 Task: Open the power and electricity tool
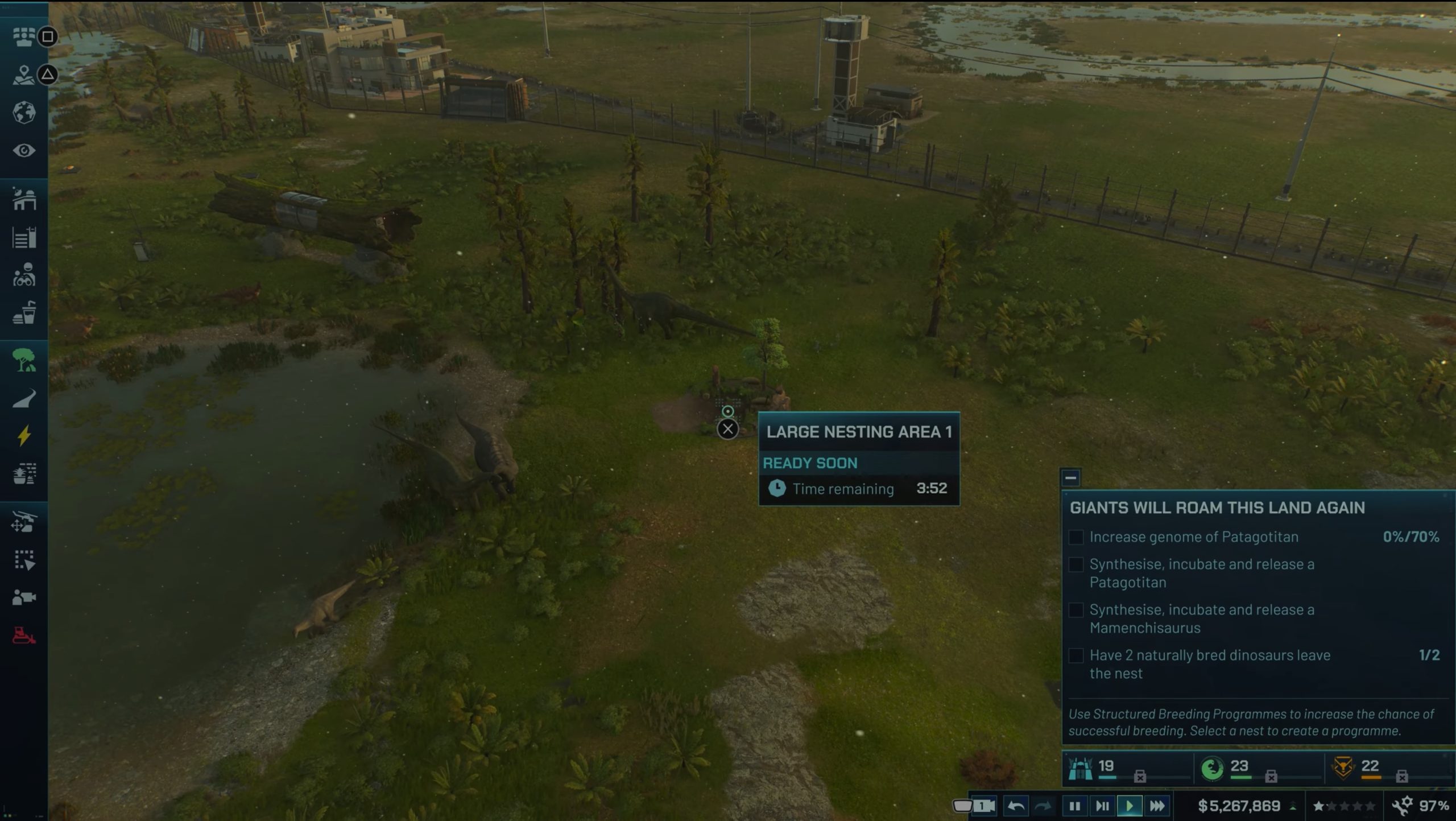24,435
